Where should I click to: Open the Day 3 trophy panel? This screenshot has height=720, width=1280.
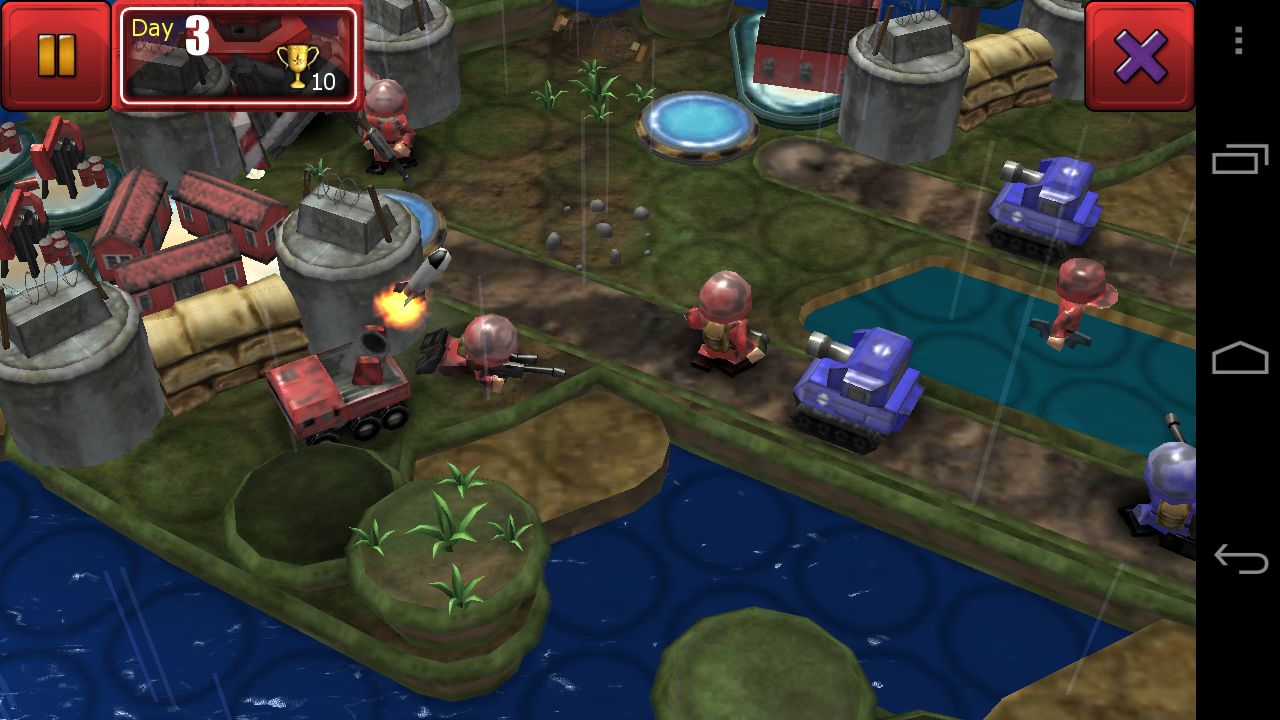pyautogui.click(x=238, y=56)
